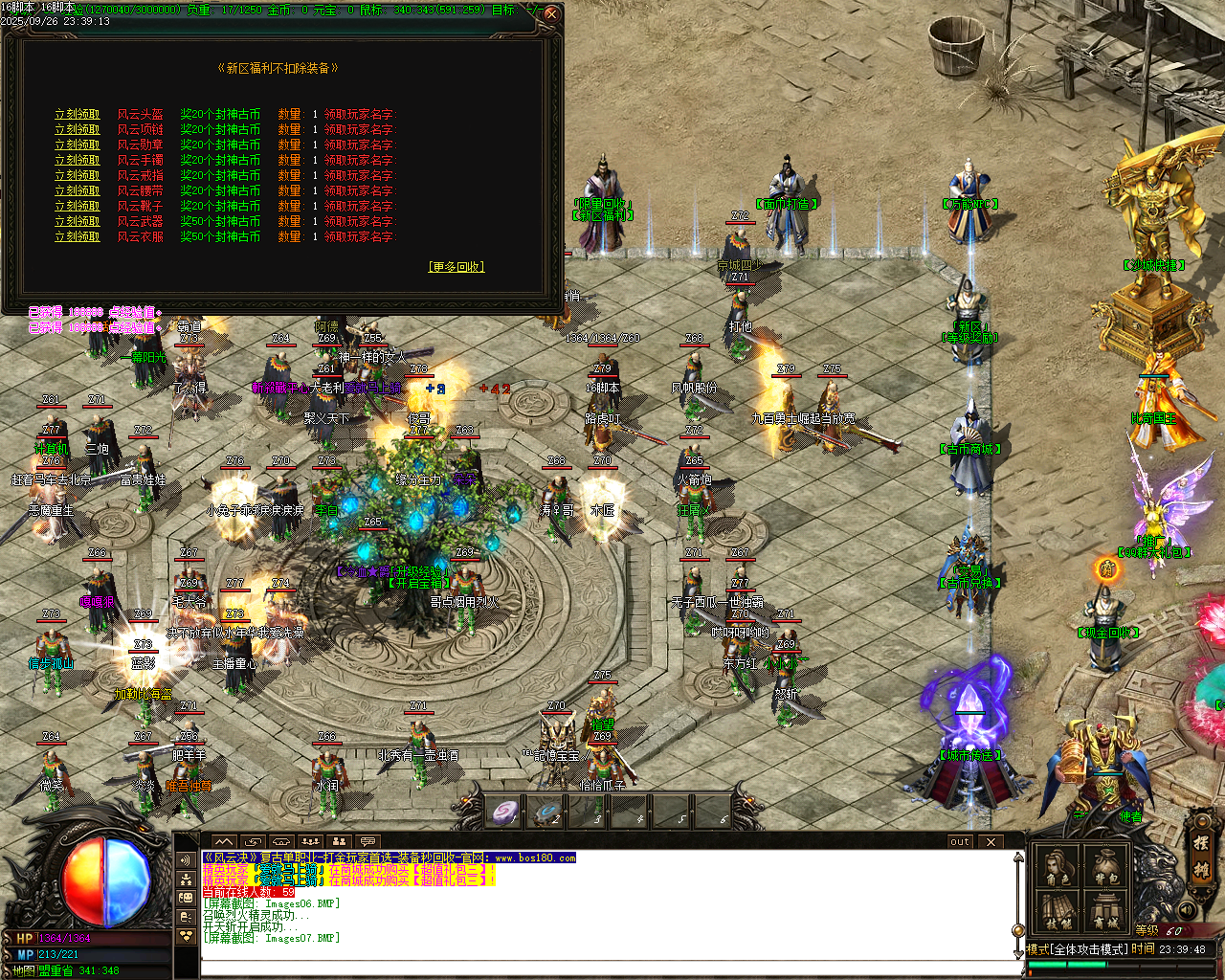
Task: Toggle 全体攻击模式 attack mode
Action: tap(1077, 948)
